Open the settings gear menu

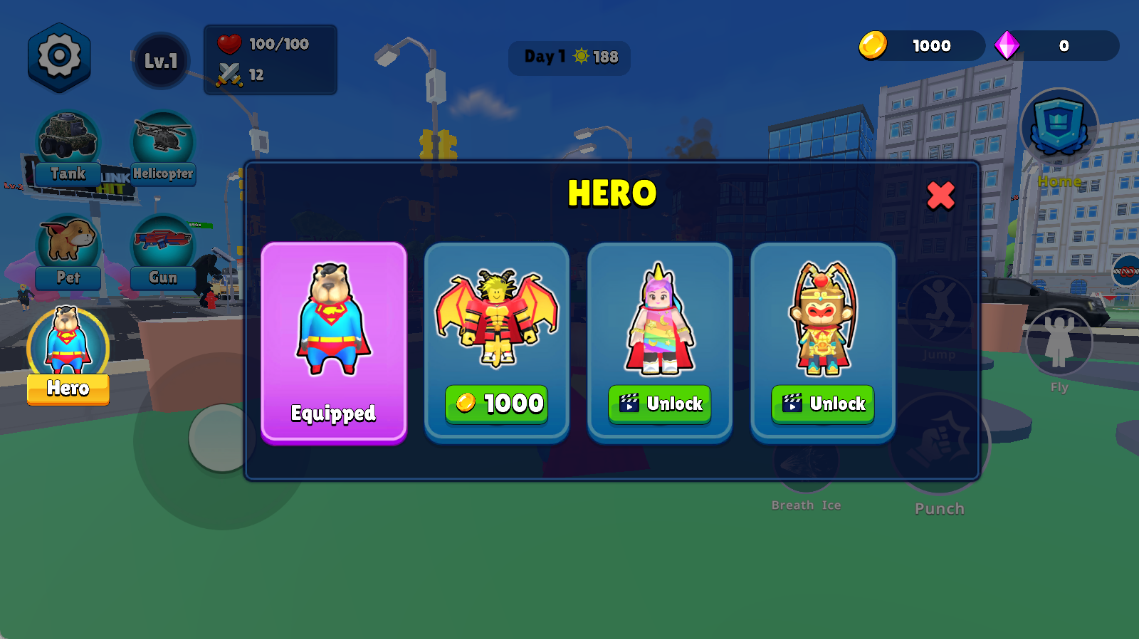(59, 56)
